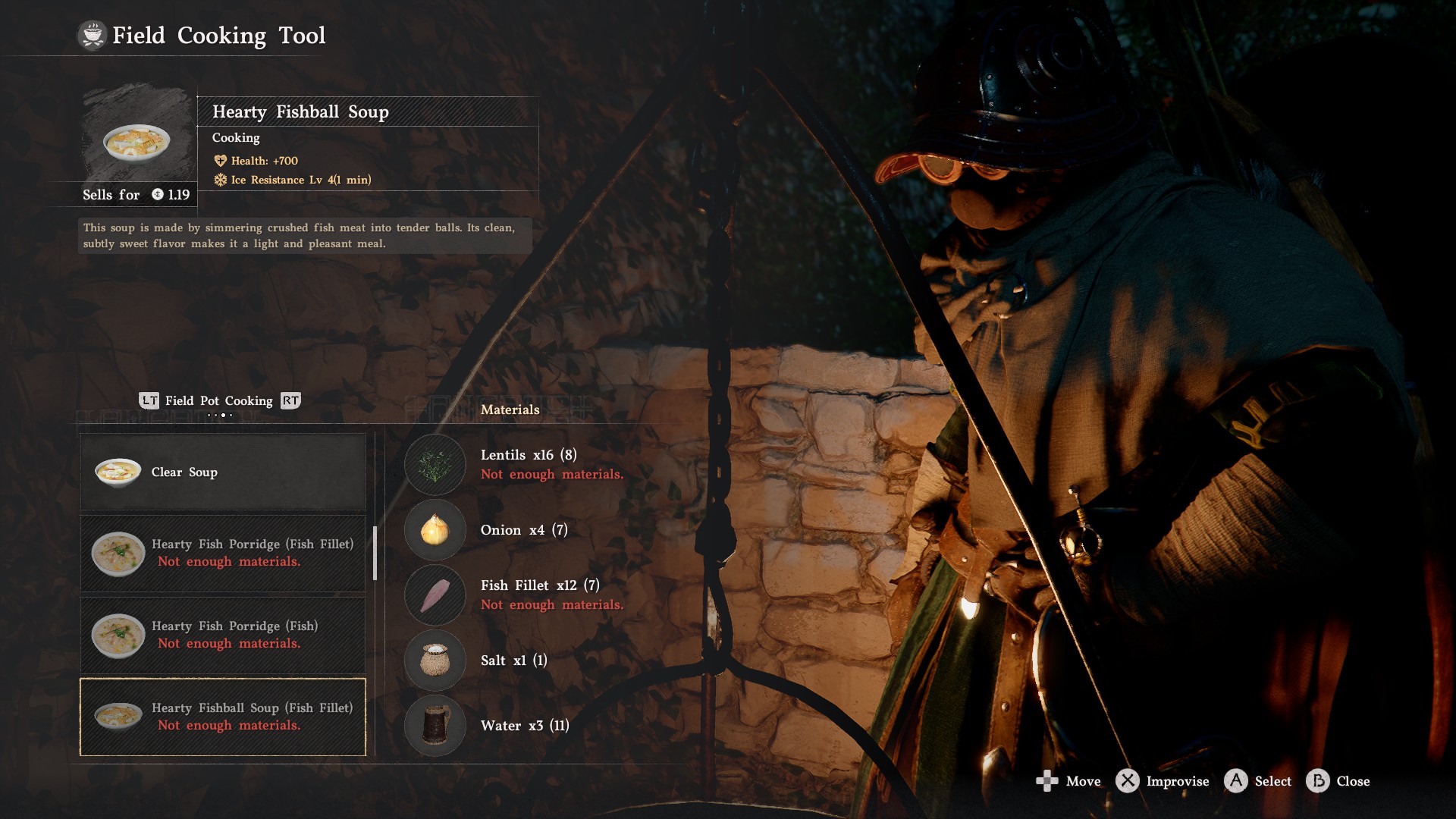Click the Lentils material icon
Viewport: 1456px width, 819px height.
click(x=435, y=464)
